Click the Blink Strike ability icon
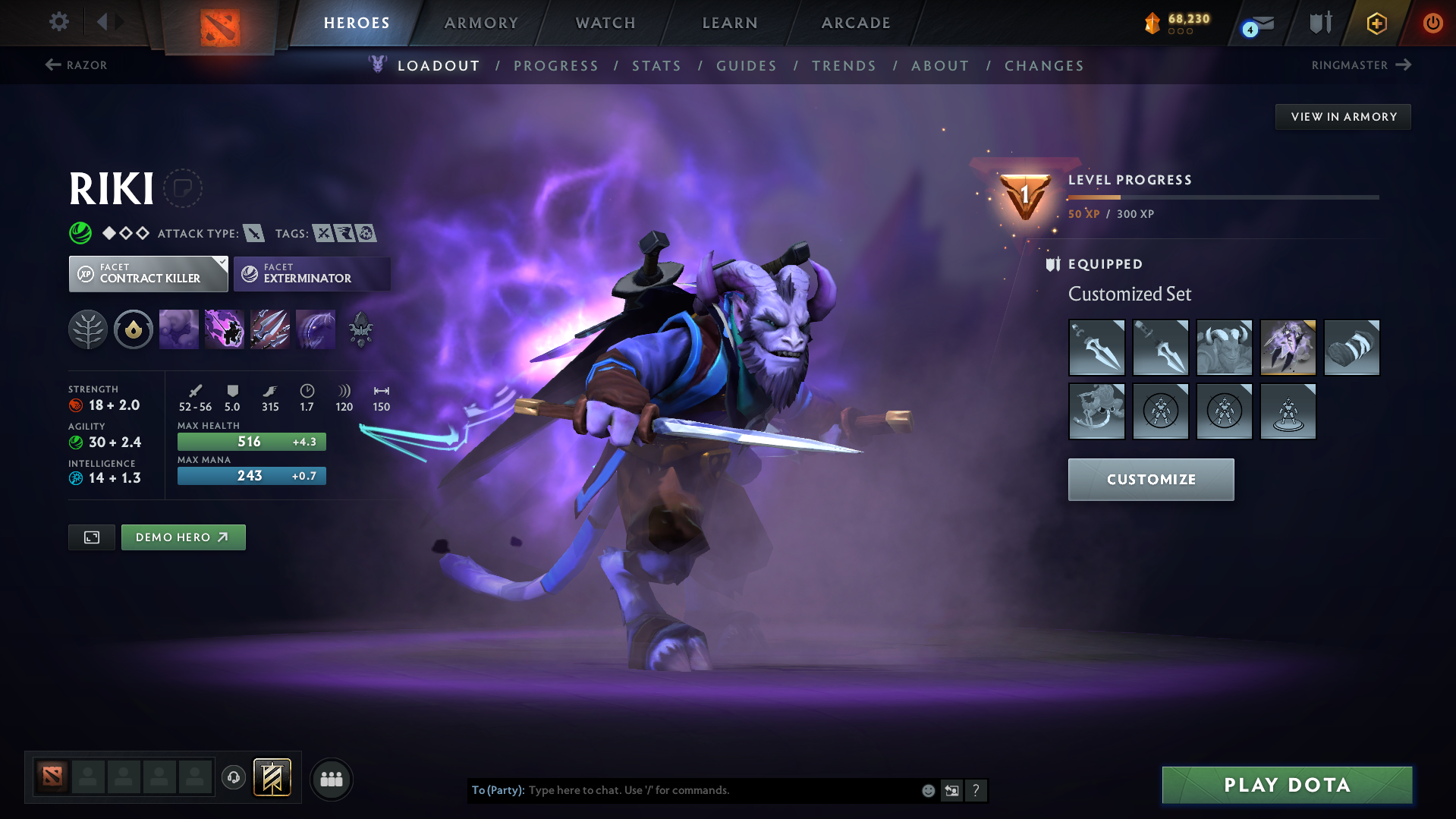 pos(225,329)
